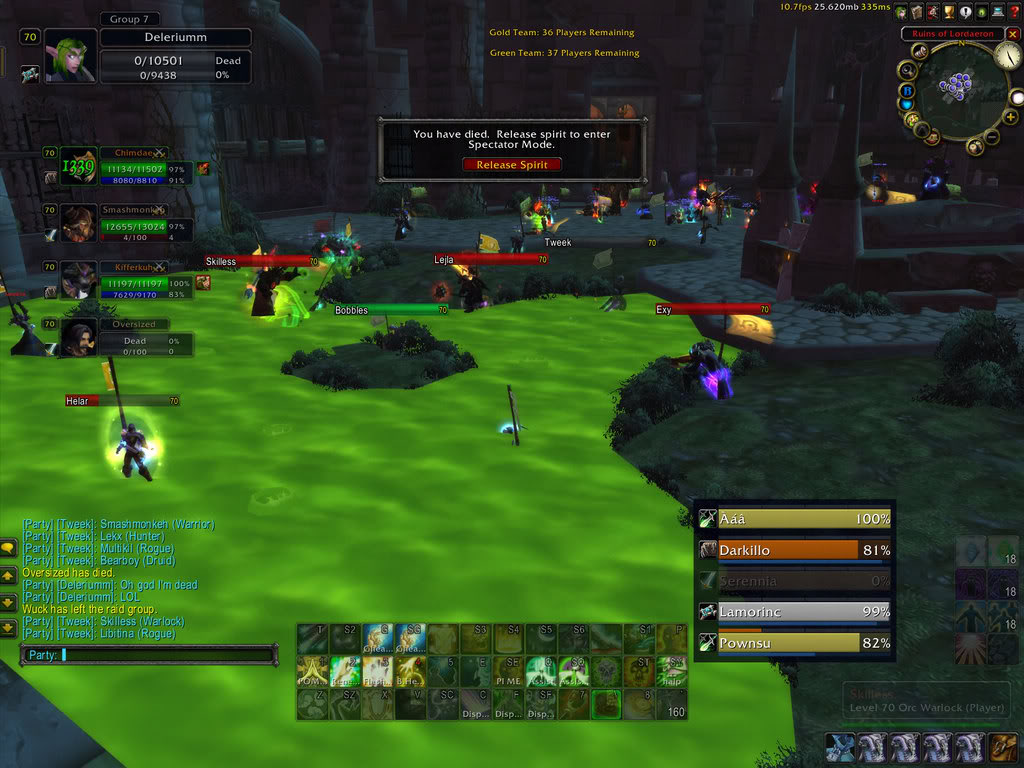Select the Deleriumm player portrait
The image size is (1024, 768).
(70, 56)
